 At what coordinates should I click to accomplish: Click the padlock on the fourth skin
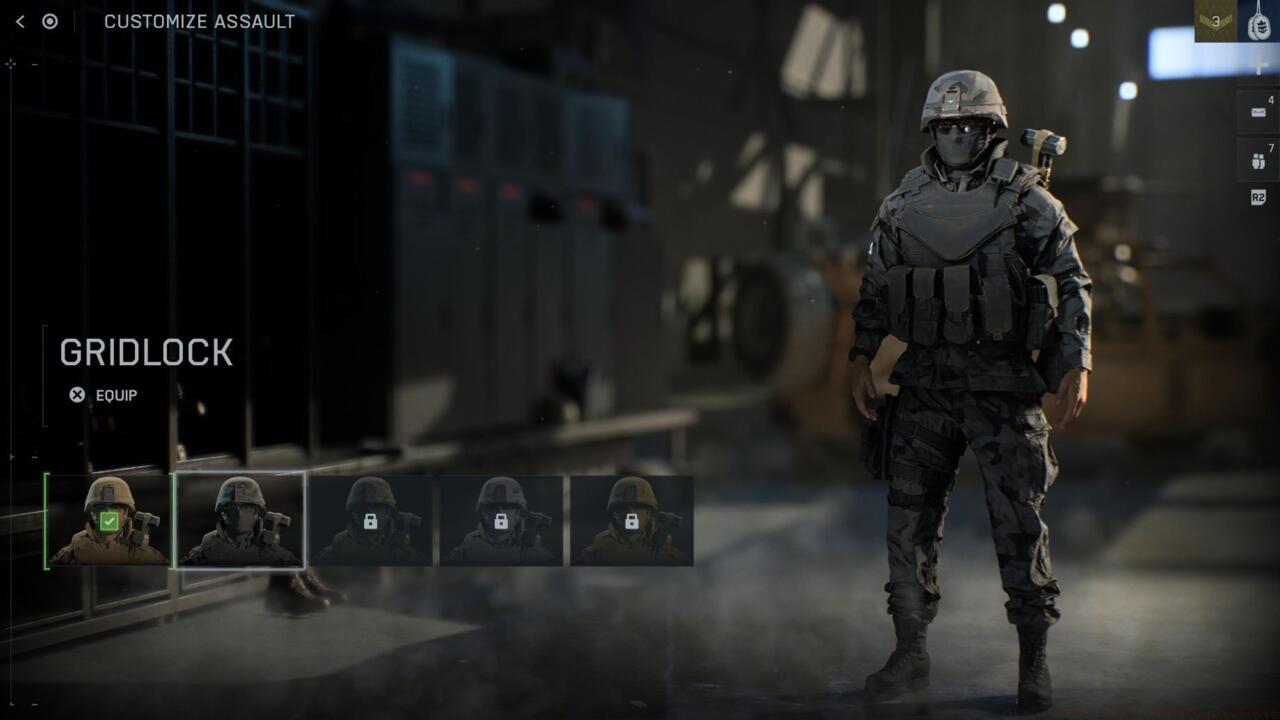coord(501,521)
